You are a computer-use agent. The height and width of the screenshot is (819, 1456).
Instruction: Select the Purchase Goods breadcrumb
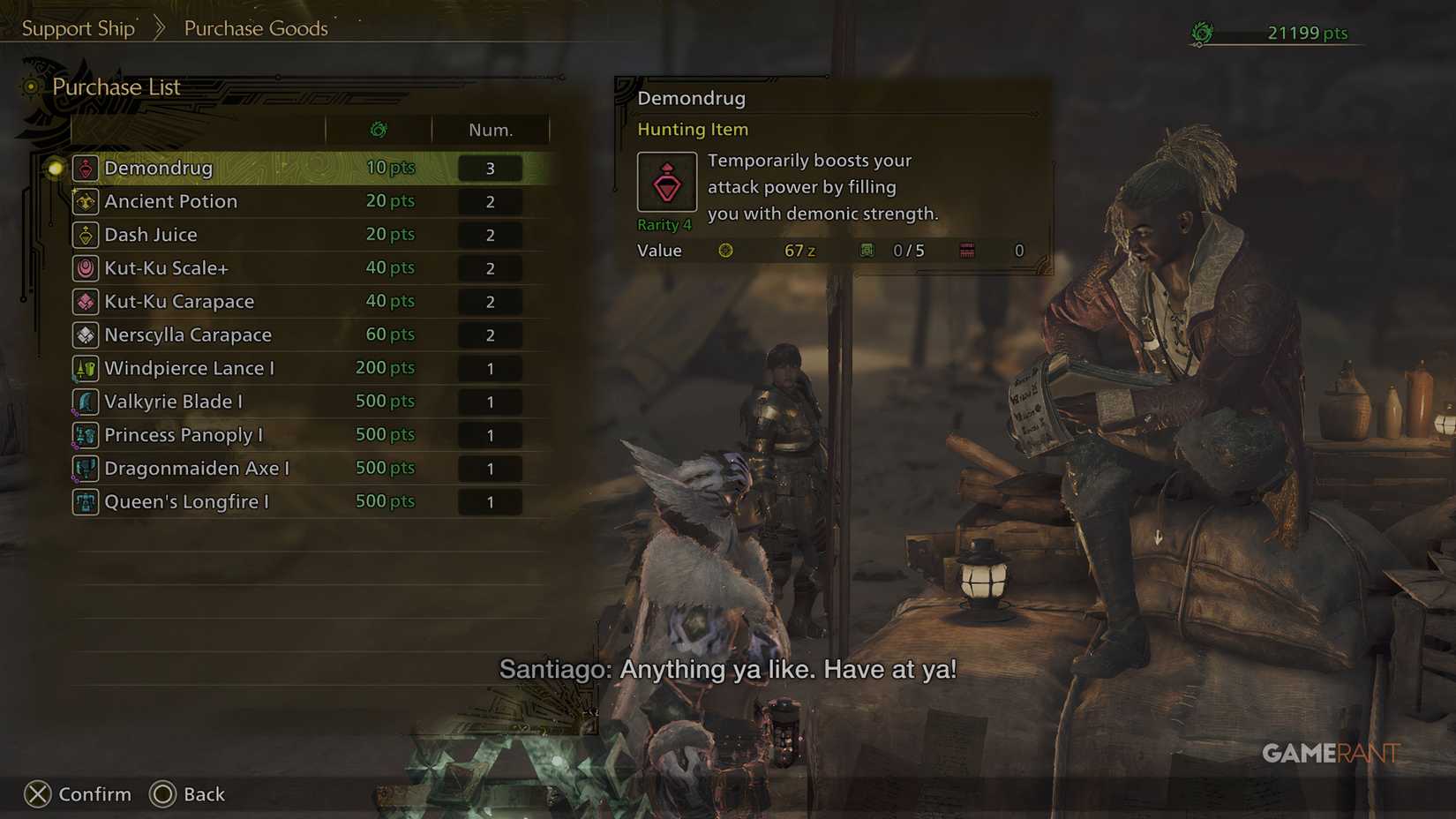255,27
